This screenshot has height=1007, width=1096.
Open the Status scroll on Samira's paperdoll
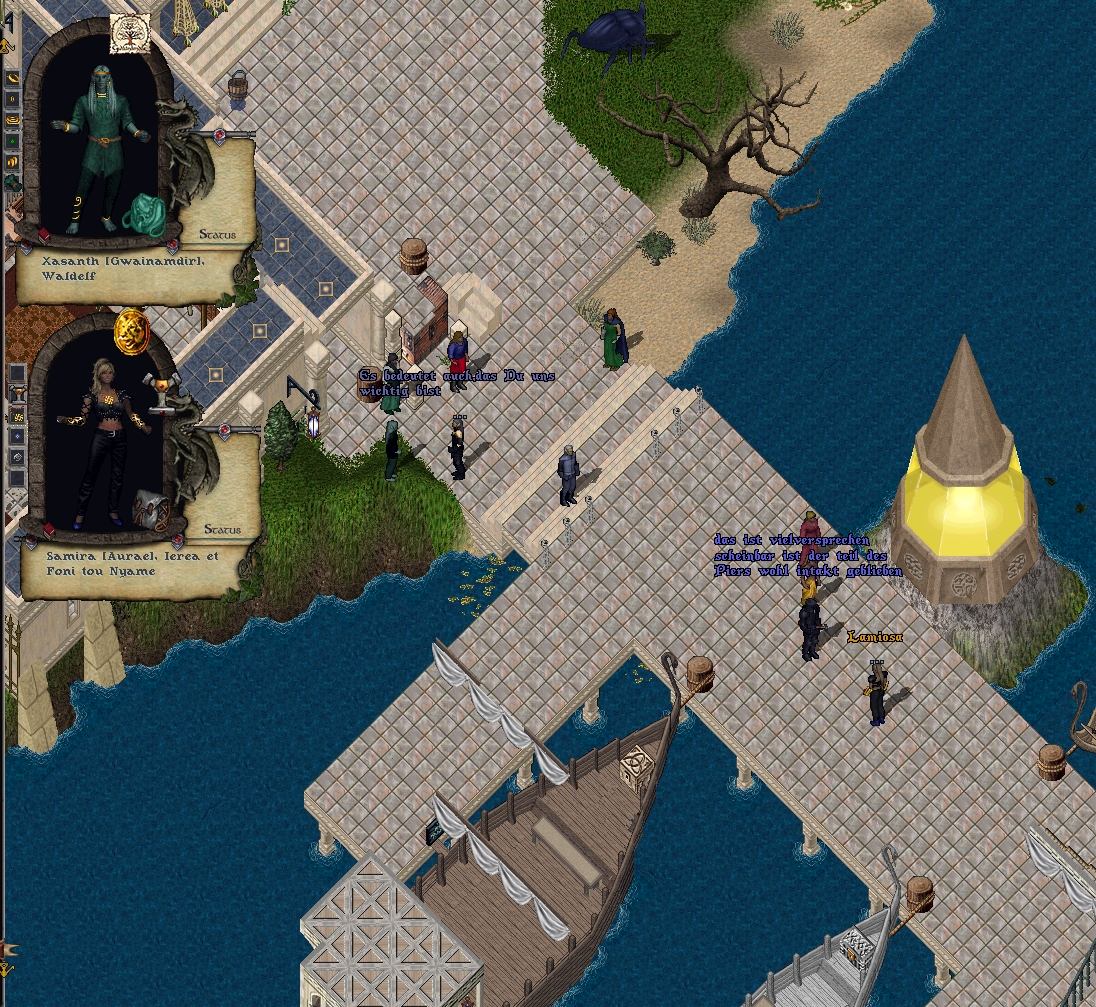pyautogui.click(x=222, y=528)
